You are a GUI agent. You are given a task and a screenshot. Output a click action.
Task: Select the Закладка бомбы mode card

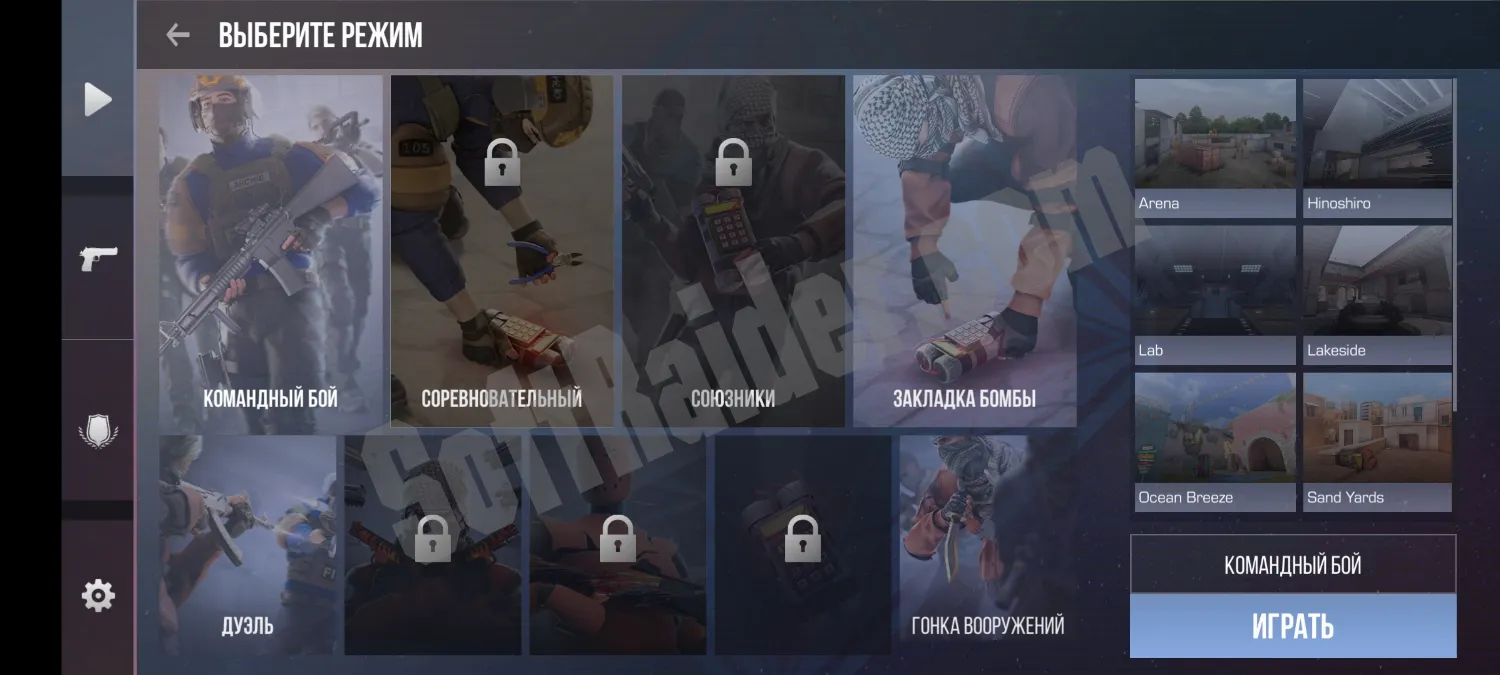click(x=964, y=250)
